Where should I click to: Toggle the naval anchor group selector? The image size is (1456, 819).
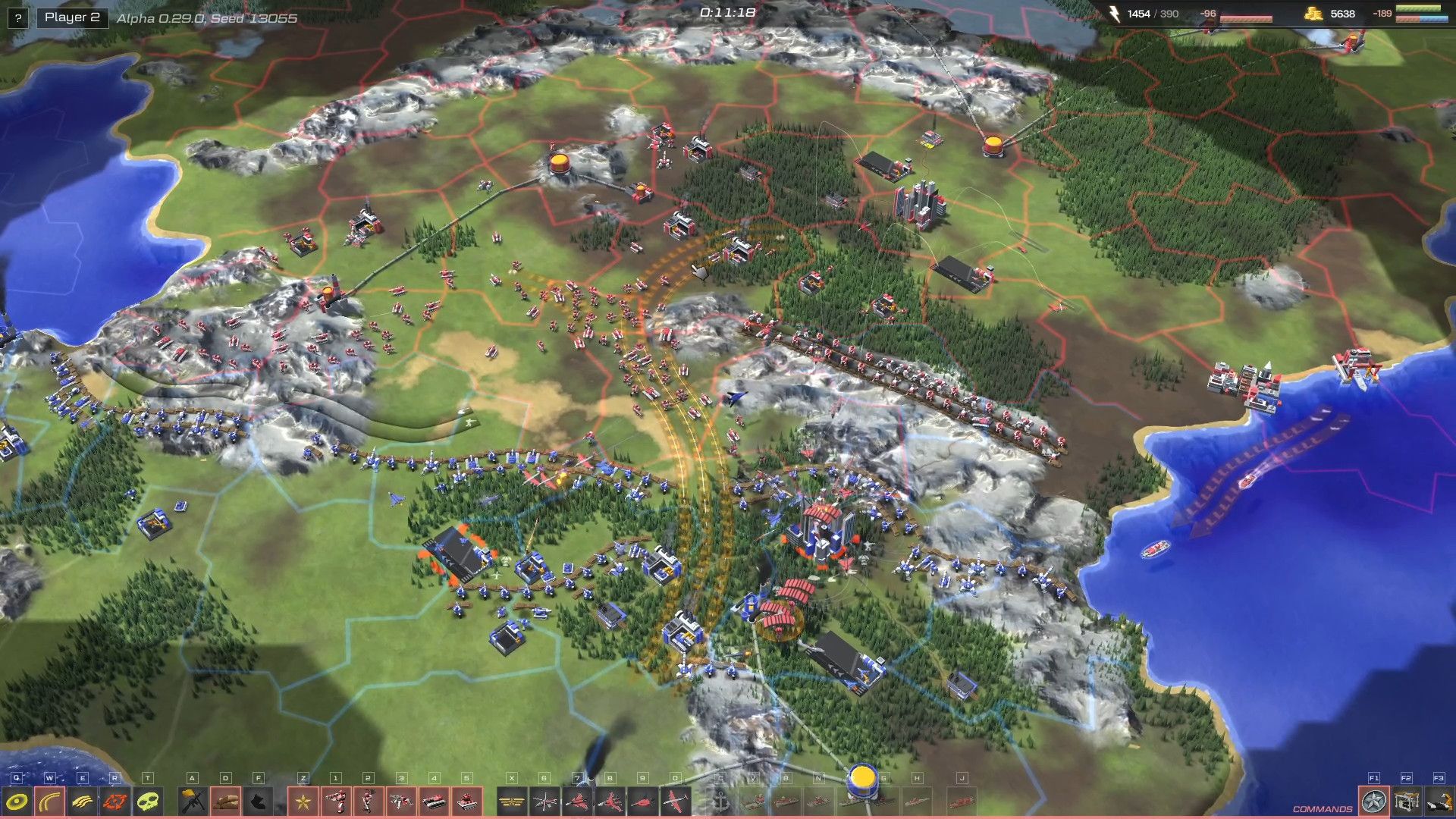pyautogui.click(x=720, y=801)
